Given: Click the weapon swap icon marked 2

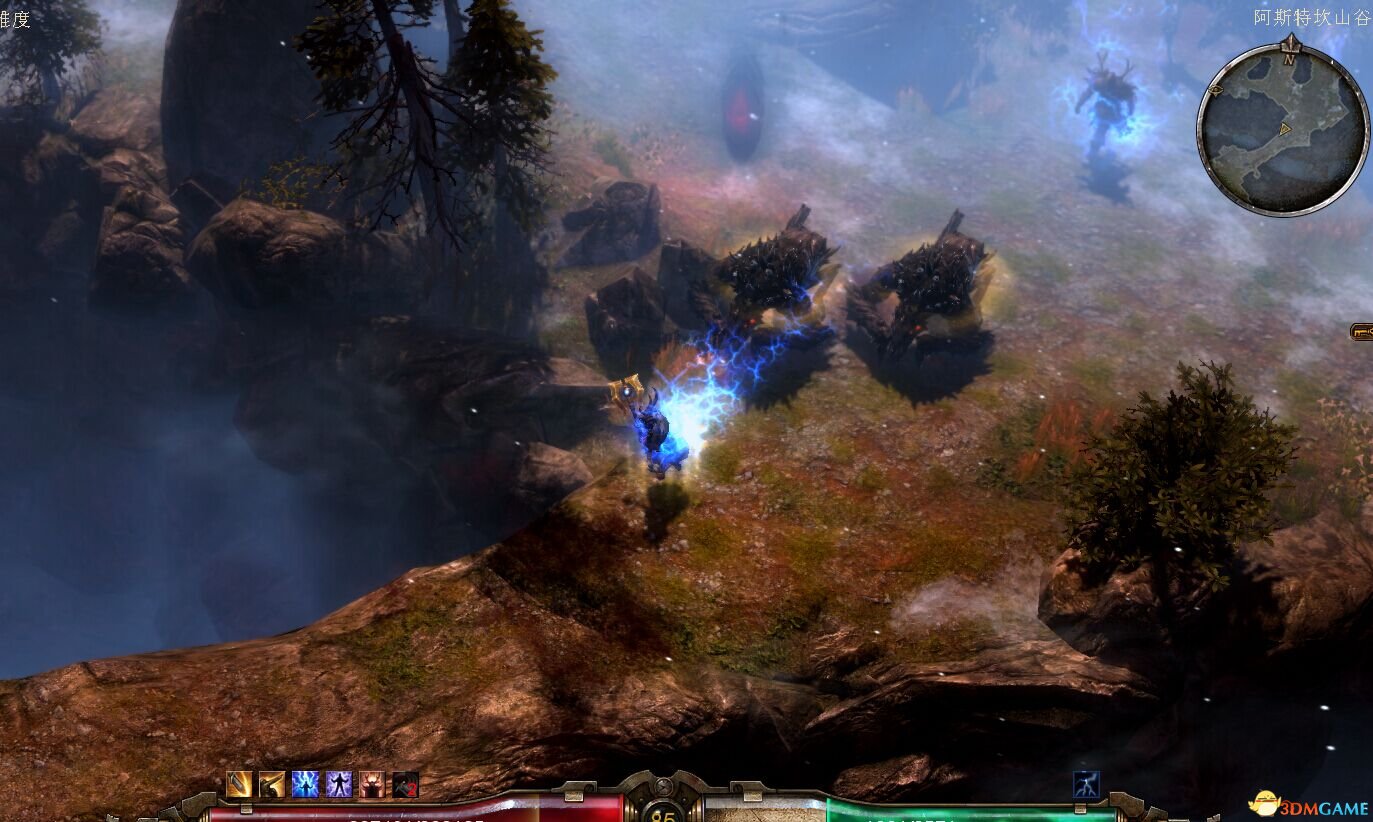Looking at the screenshot, I should tap(405, 785).
